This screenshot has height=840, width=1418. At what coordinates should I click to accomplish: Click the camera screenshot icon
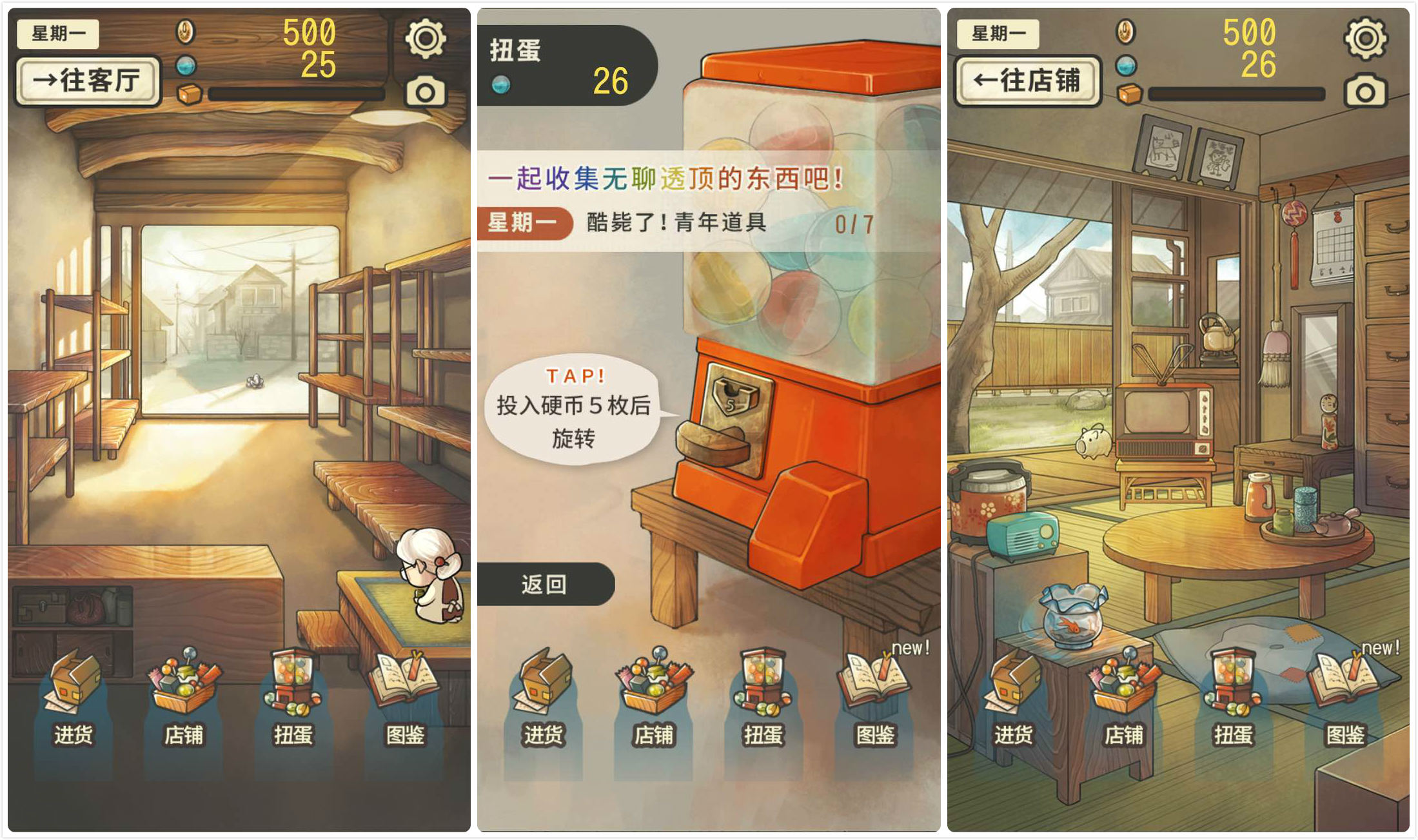[426, 92]
